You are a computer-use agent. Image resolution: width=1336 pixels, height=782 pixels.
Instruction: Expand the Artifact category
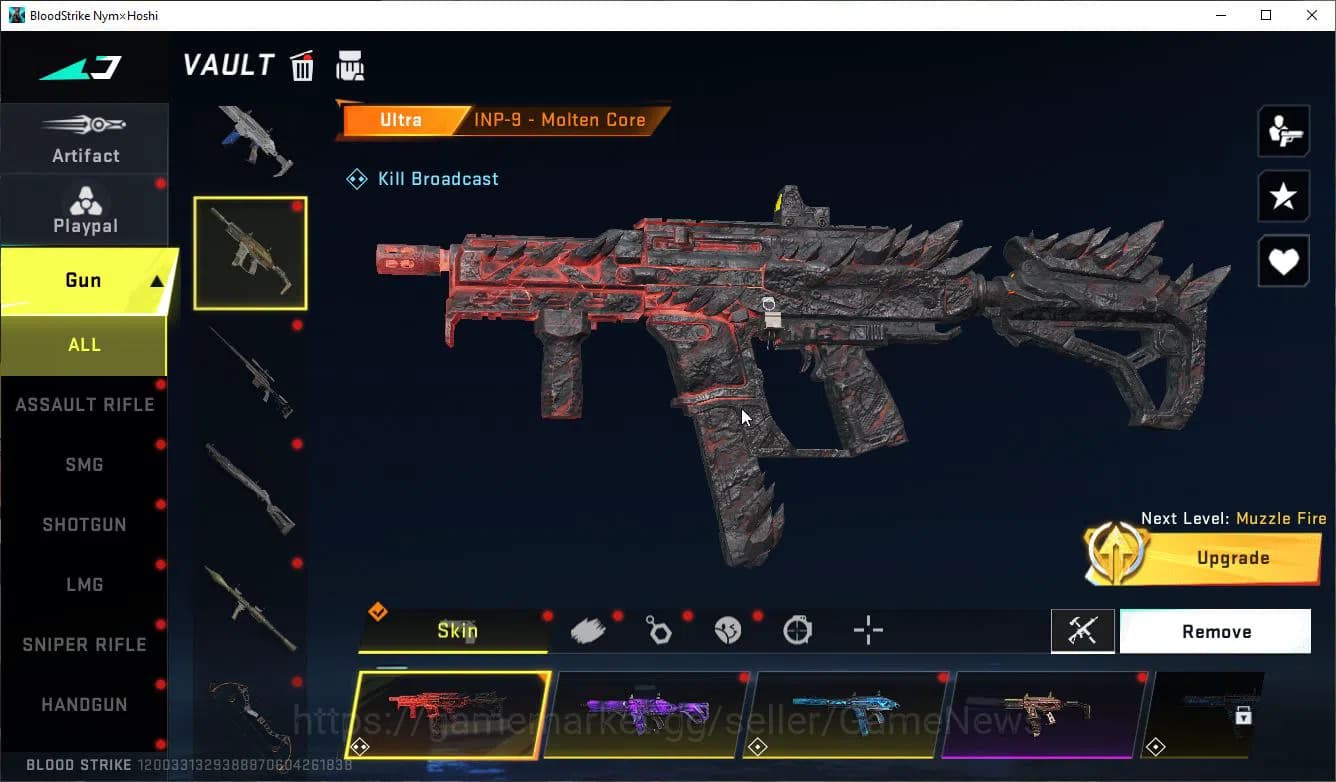pyautogui.click(x=85, y=138)
